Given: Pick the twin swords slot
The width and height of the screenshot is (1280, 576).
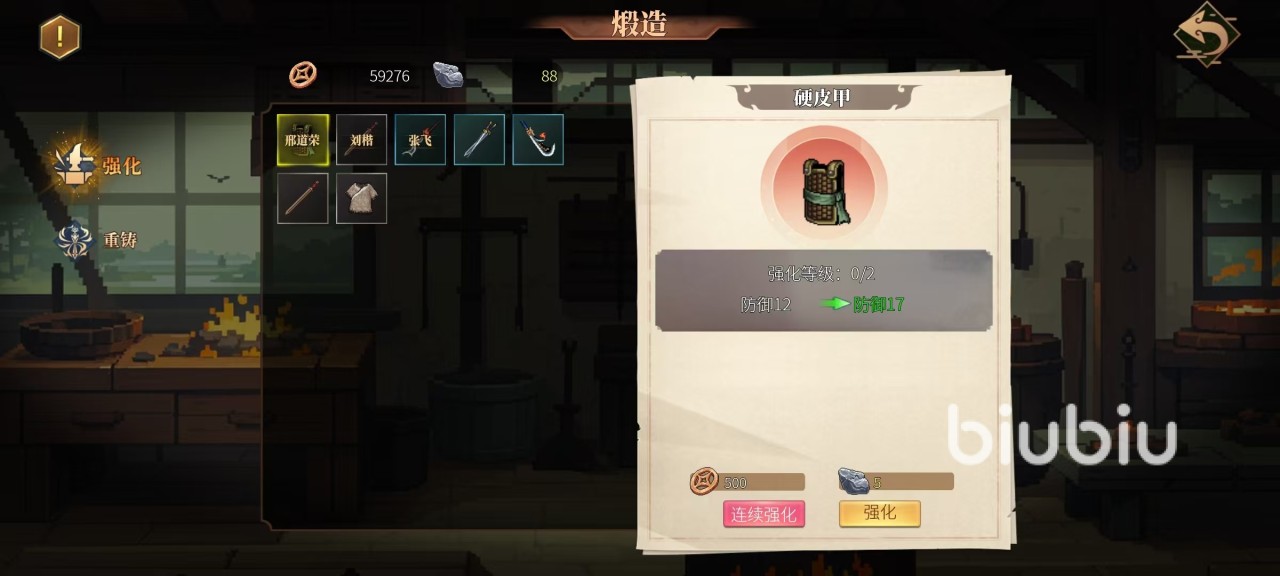Looking at the screenshot, I should click(x=479, y=139).
